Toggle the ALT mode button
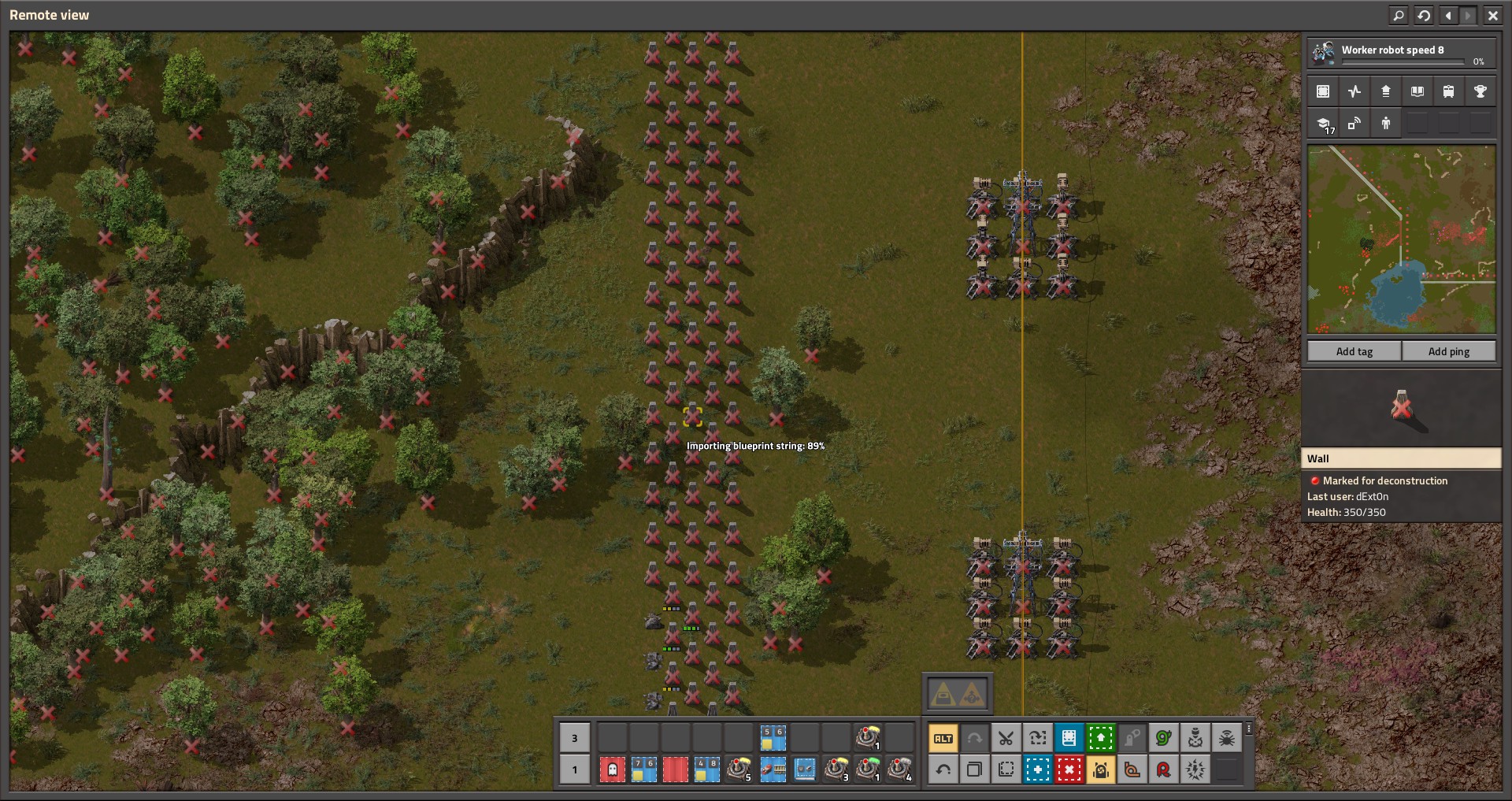The width and height of the screenshot is (1512, 801). point(943,738)
